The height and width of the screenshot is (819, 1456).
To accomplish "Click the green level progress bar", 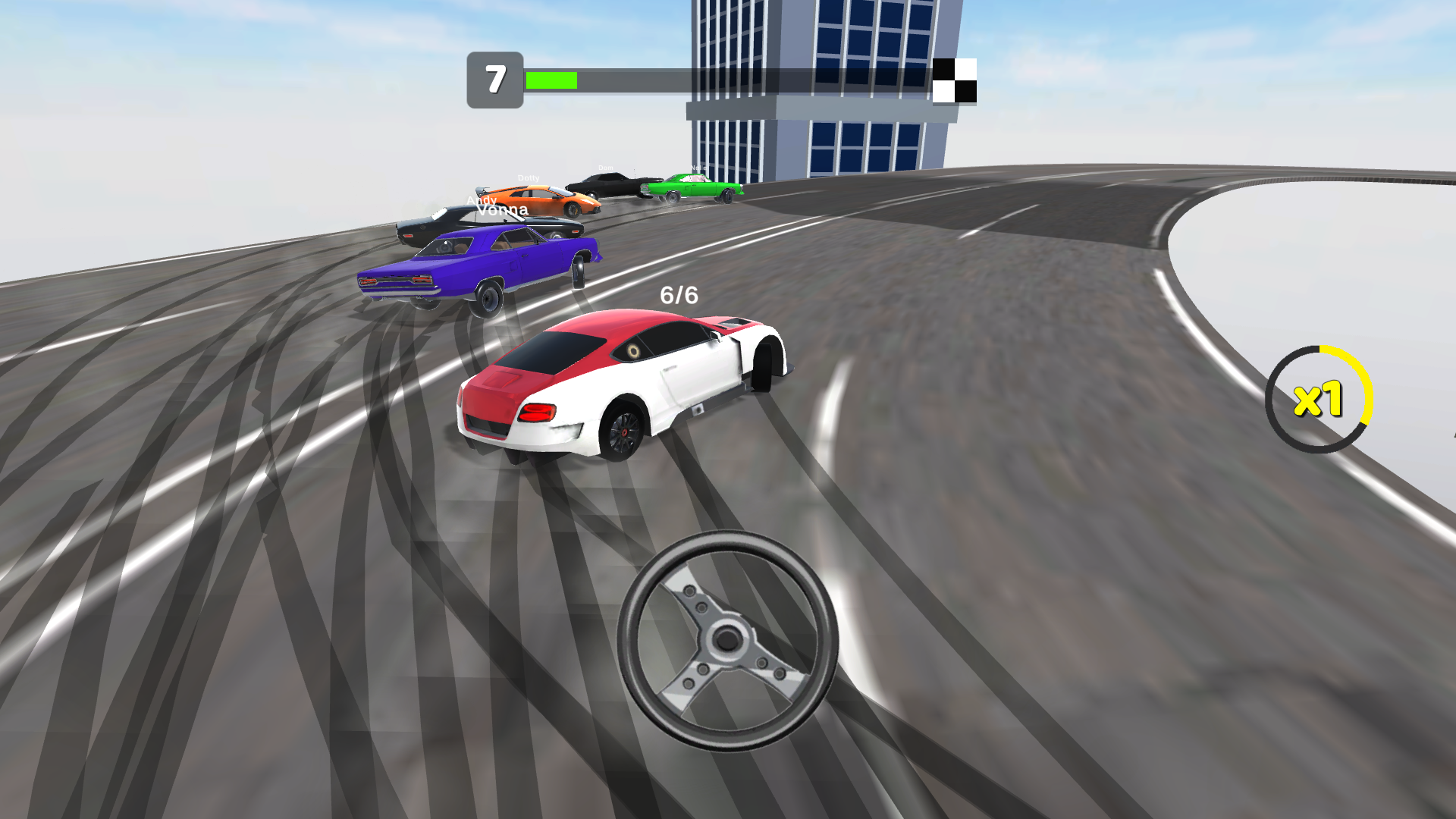I will coord(552,79).
